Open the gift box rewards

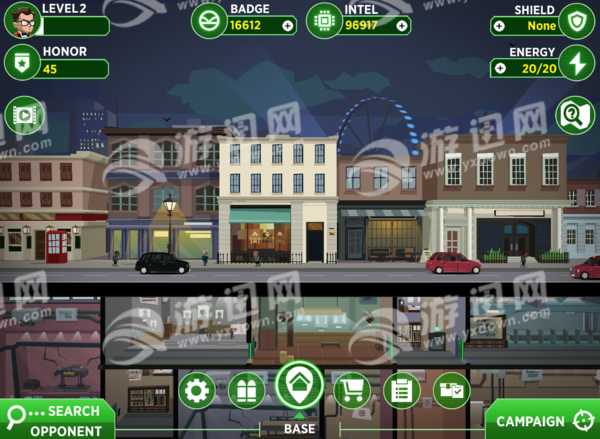tap(246, 390)
